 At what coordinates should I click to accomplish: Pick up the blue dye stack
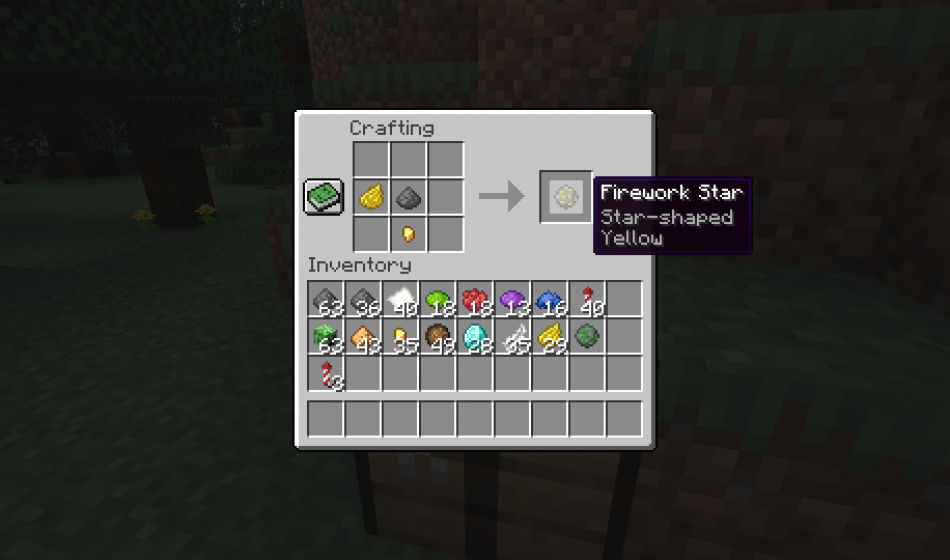point(549,299)
